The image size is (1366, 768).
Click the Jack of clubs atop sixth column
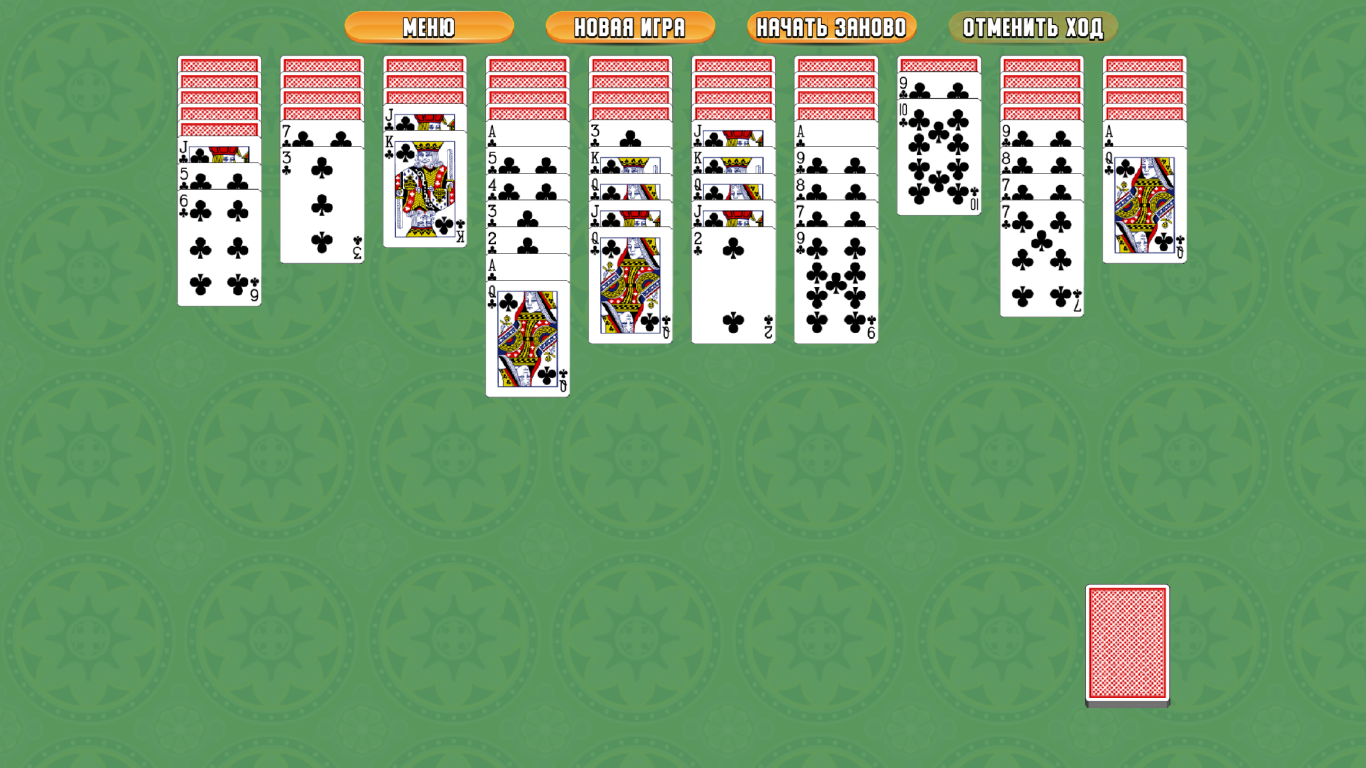tap(733, 133)
